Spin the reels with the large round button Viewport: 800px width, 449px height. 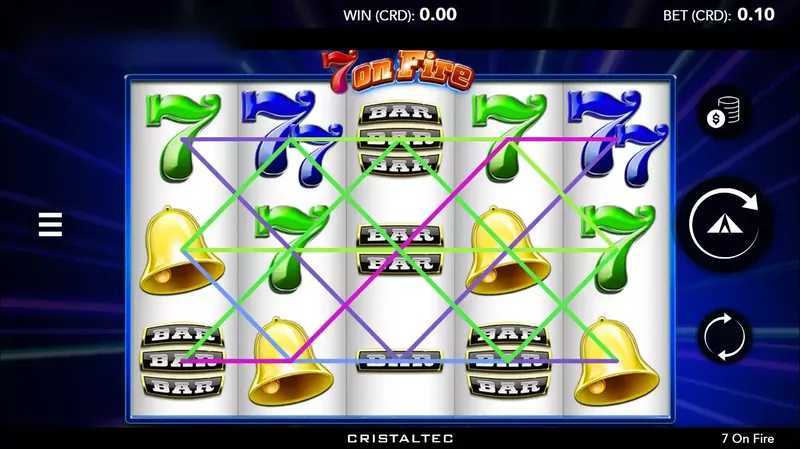pyautogui.click(x=726, y=224)
